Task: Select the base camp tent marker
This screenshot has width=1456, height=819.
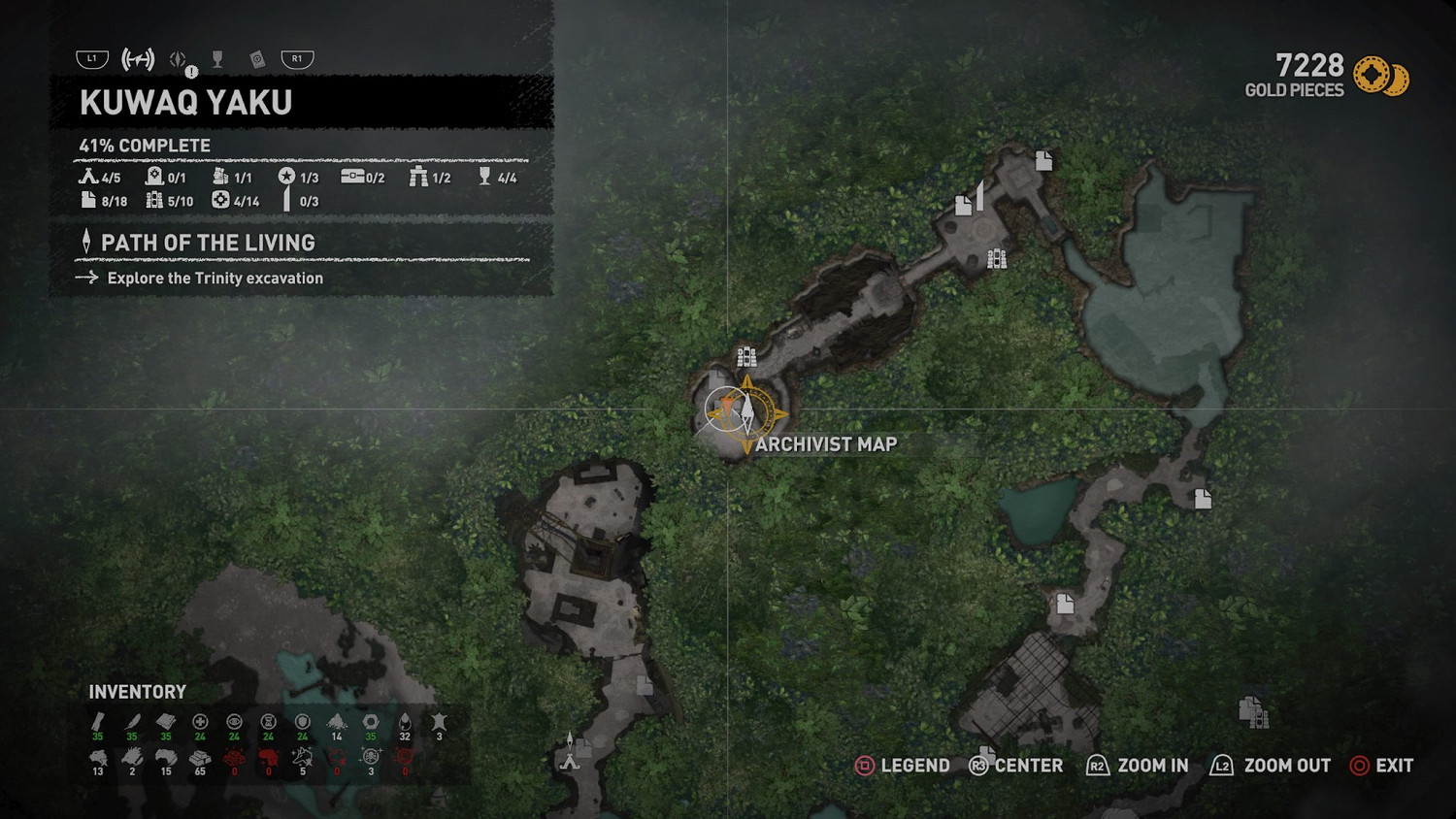Action: (x=570, y=760)
